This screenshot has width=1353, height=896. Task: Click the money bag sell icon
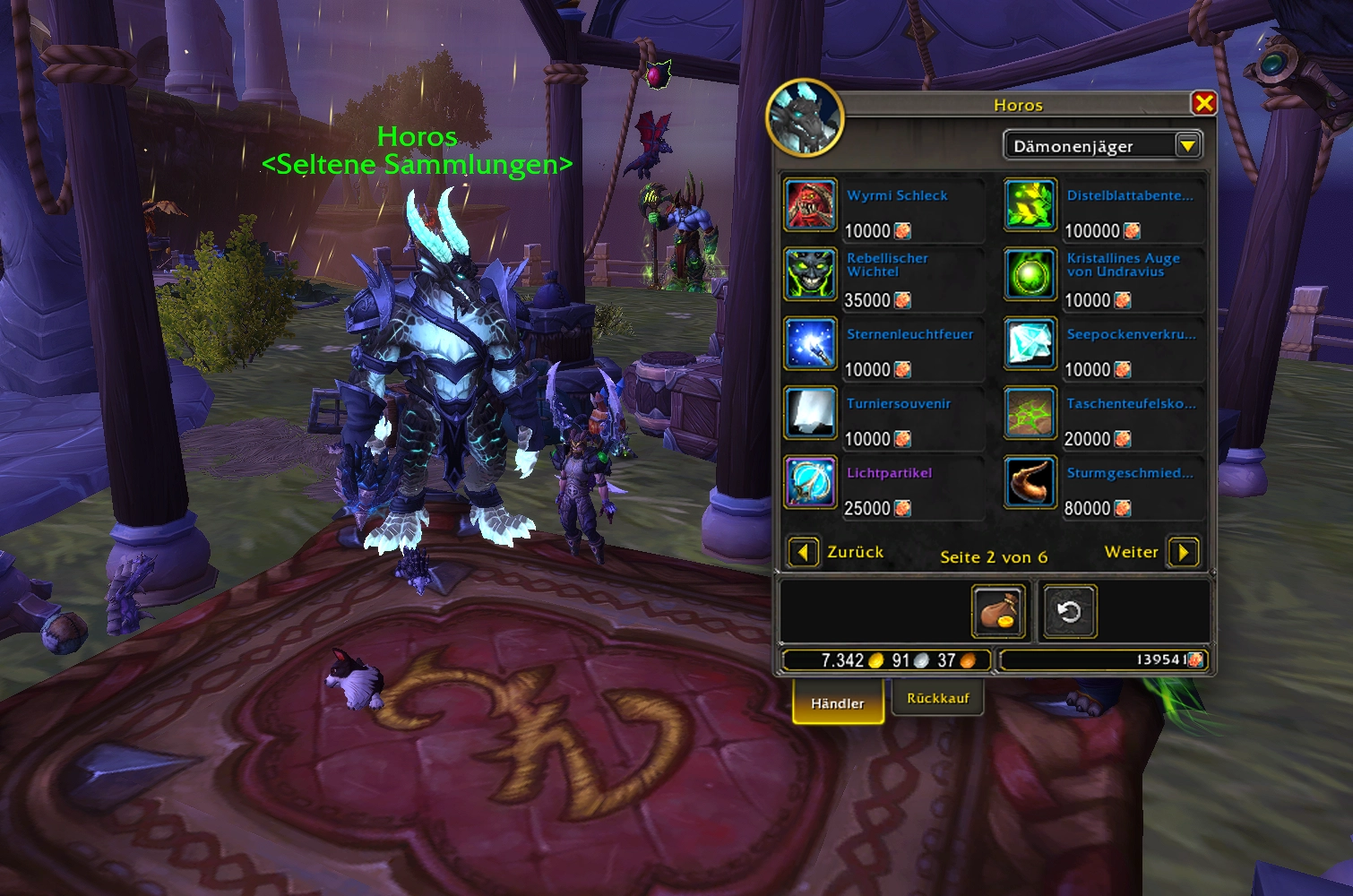click(998, 612)
